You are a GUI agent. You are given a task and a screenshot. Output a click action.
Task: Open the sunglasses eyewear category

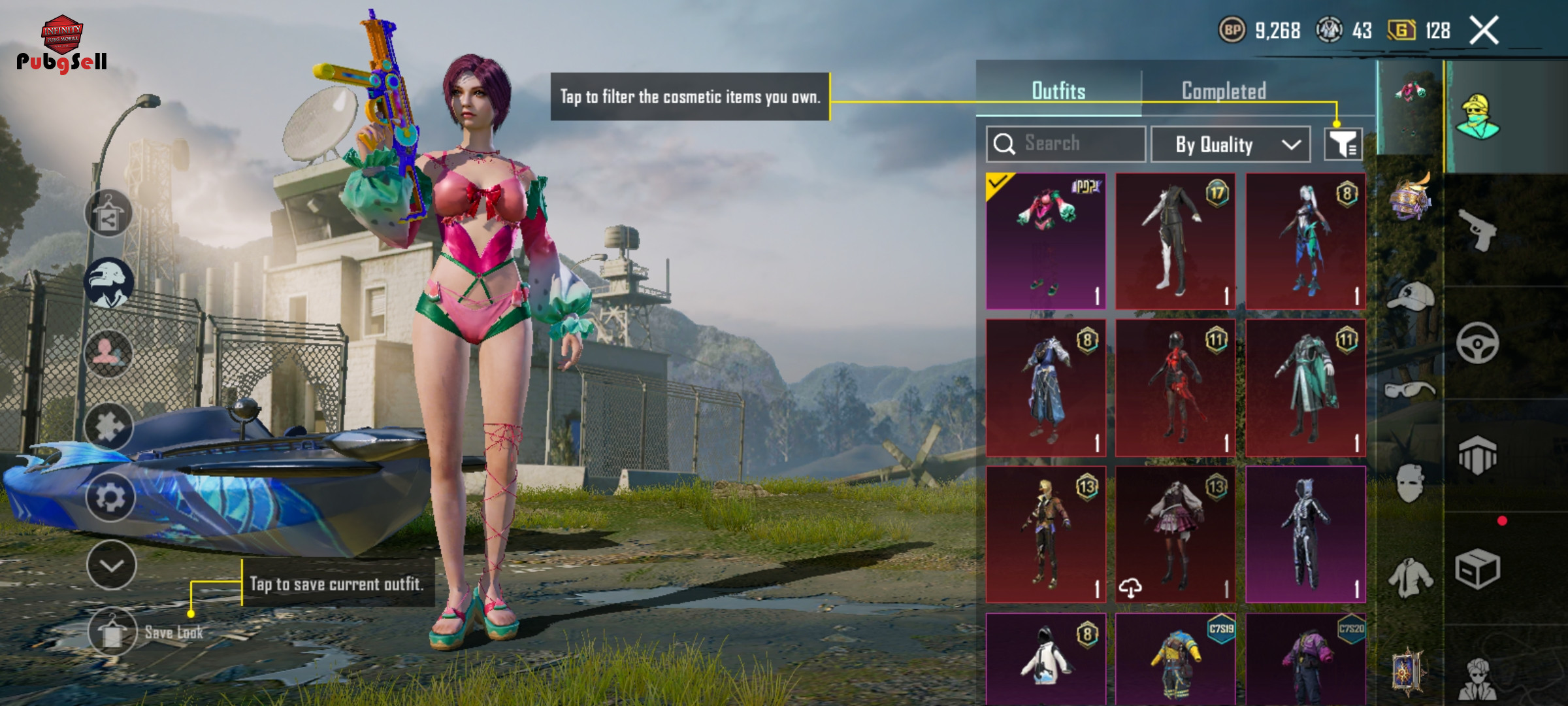click(x=1410, y=390)
